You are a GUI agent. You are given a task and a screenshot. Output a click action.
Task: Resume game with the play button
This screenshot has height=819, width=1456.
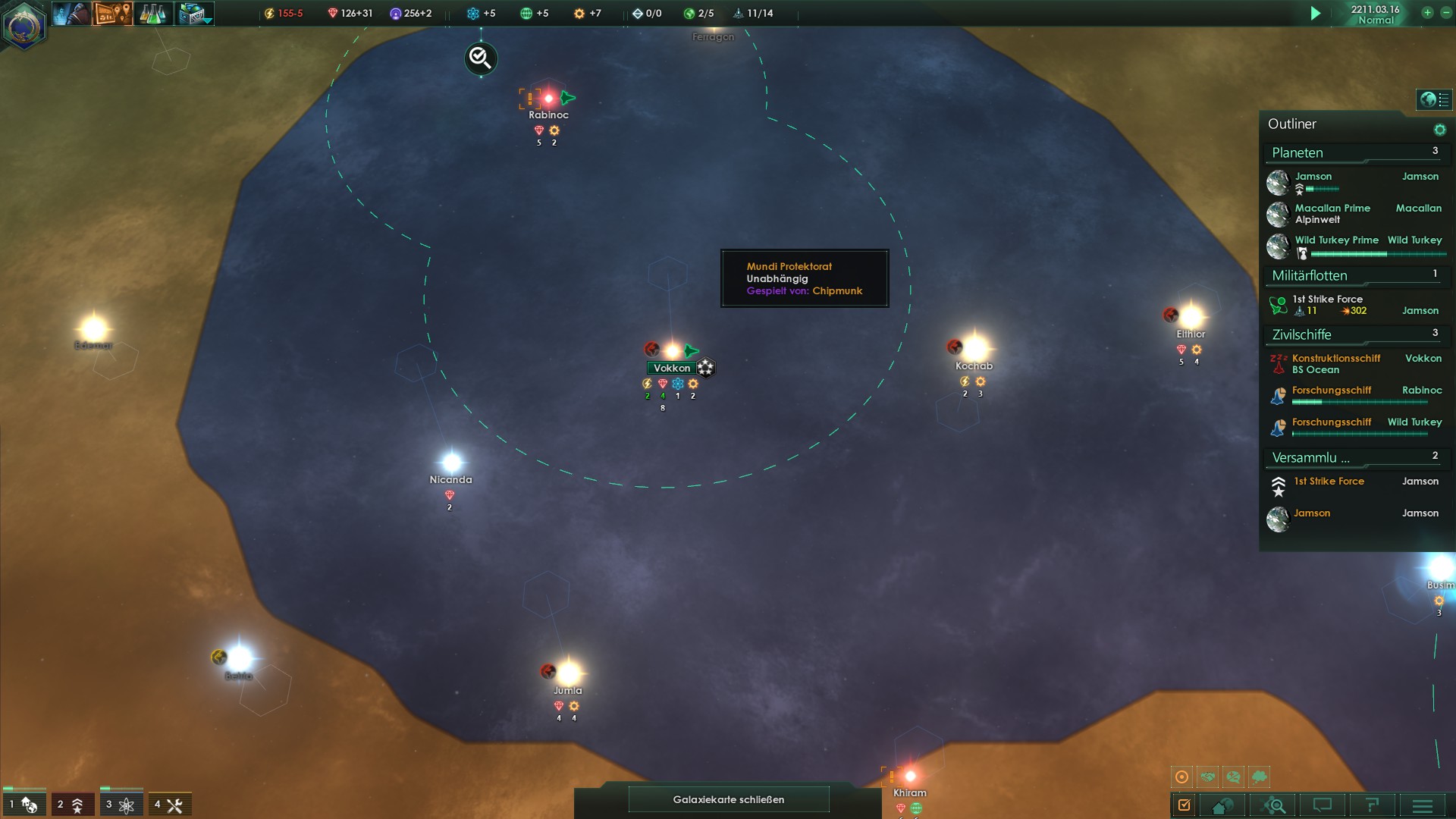pos(1316,14)
